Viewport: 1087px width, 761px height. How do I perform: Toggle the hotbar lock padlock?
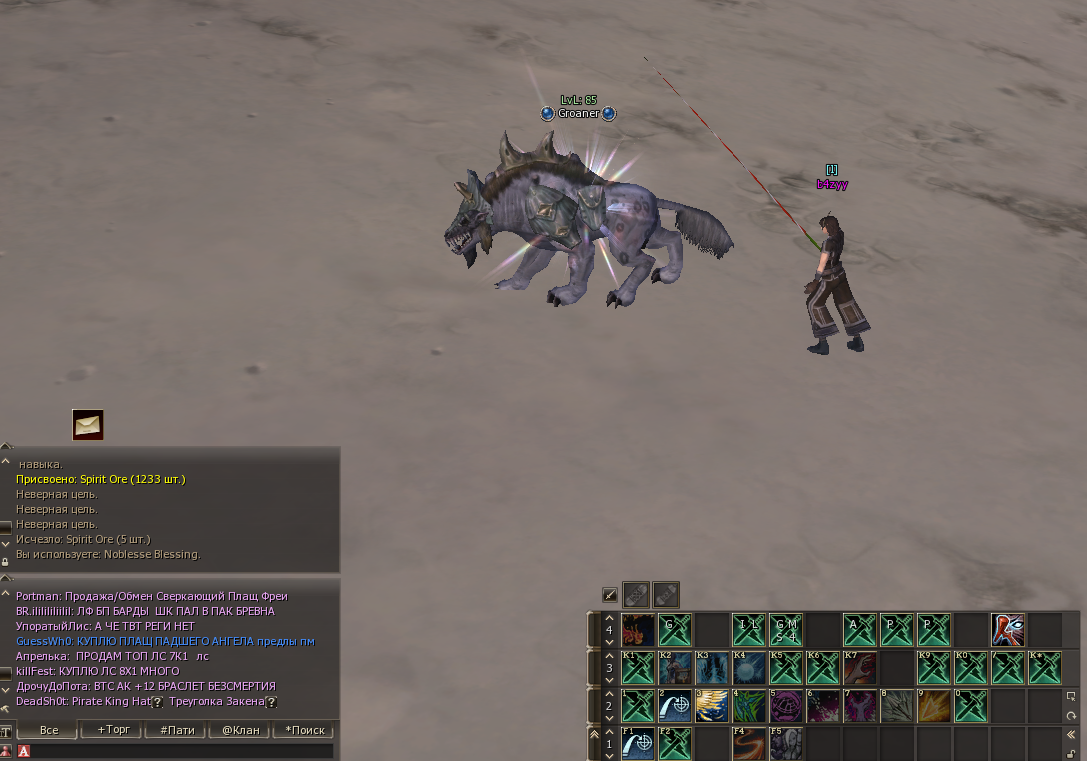tap(1072, 753)
